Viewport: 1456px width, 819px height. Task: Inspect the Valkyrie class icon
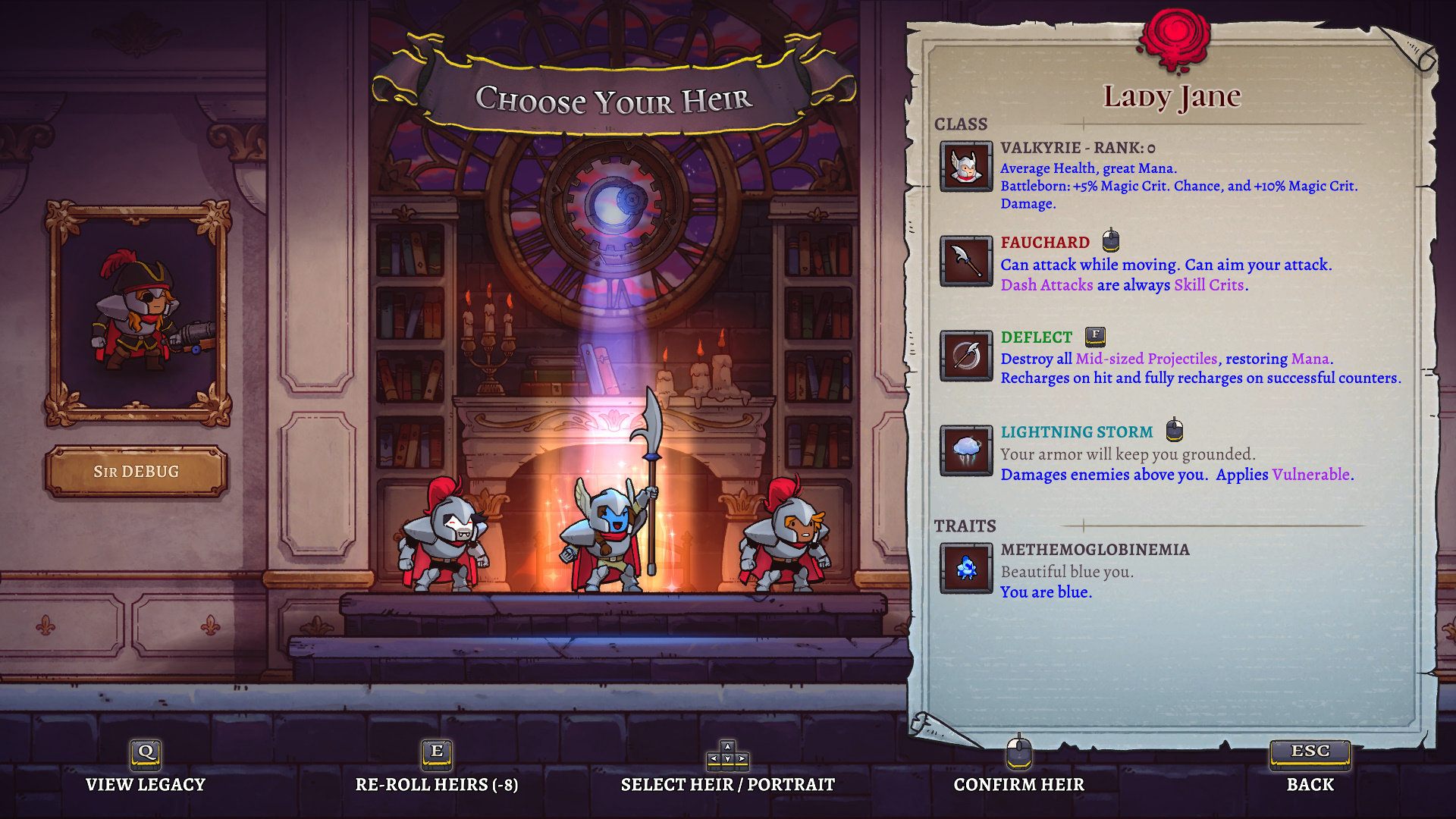pyautogui.click(x=965, y=166)
